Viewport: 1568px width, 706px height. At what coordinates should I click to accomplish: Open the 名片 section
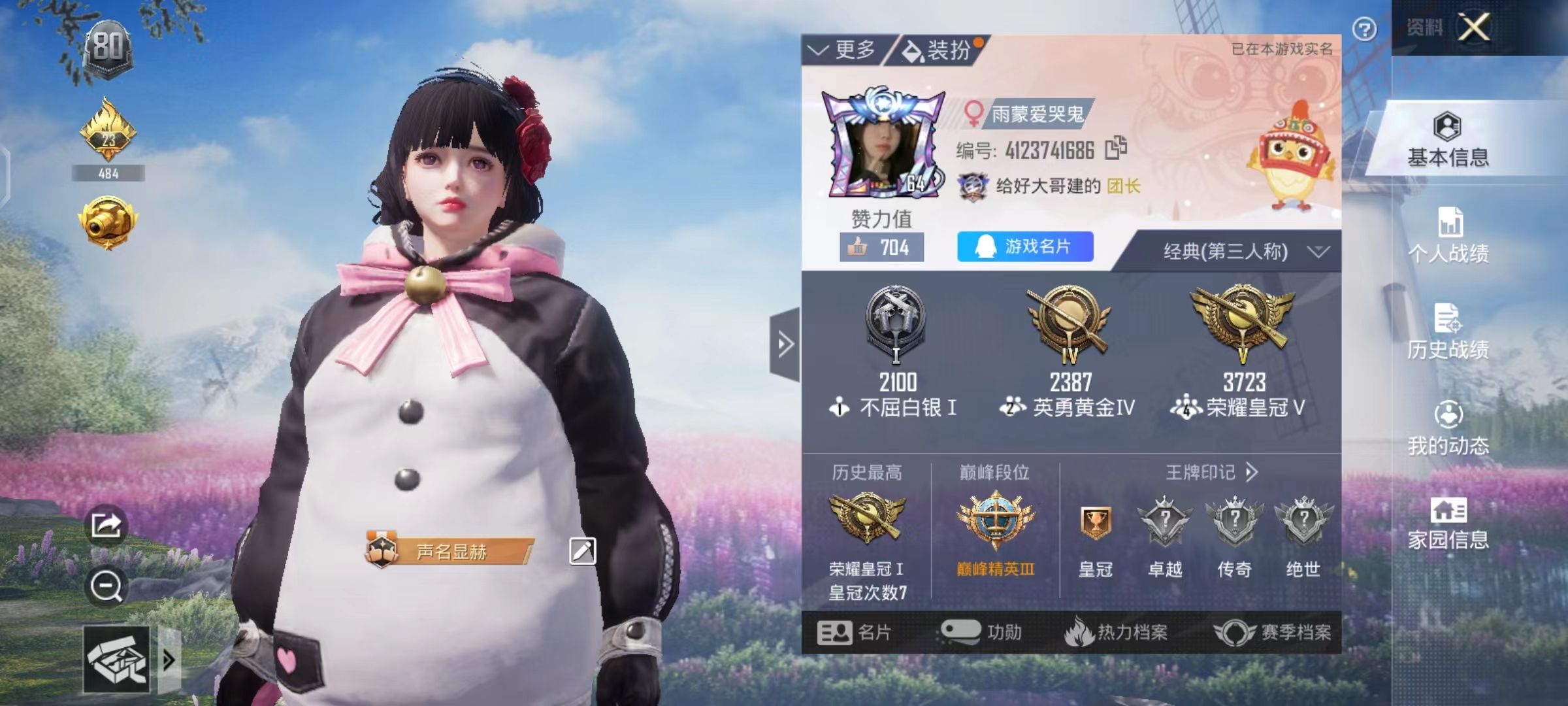(854, 632)
